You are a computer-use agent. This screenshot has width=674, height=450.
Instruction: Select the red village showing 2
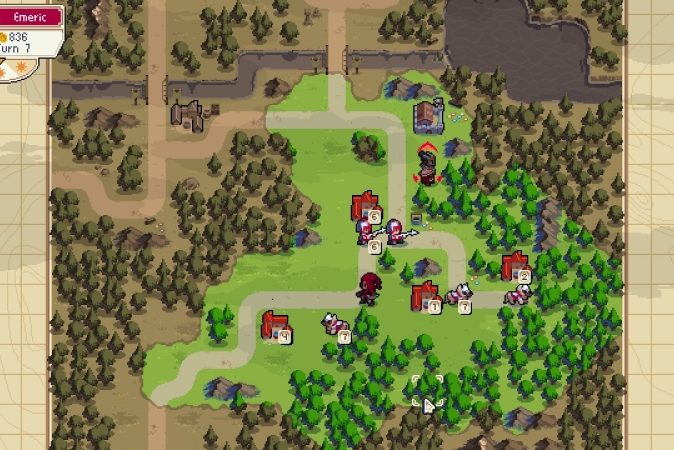pos(515,266)
